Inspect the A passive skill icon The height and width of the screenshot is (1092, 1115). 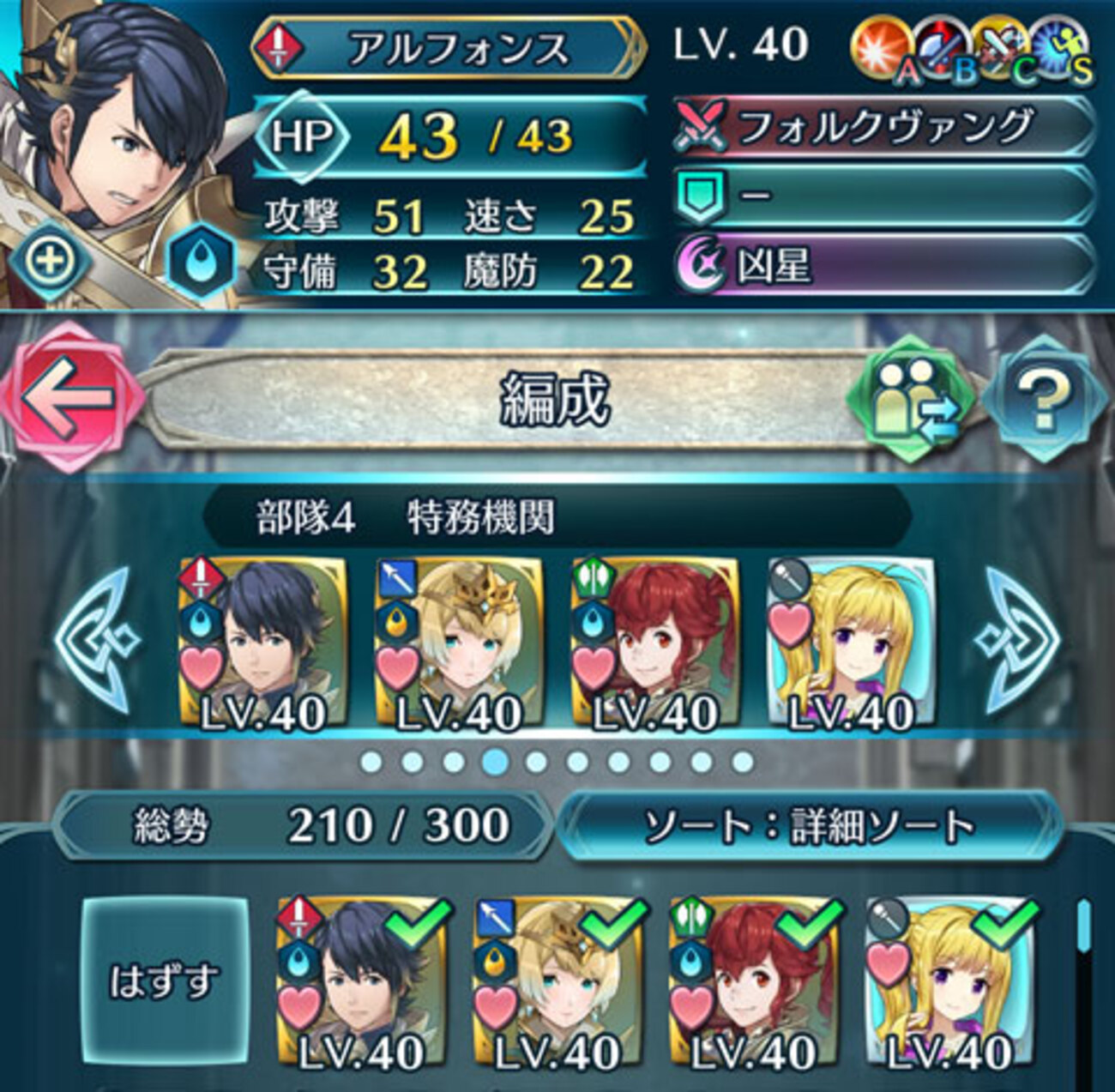(x=880, y=50)
